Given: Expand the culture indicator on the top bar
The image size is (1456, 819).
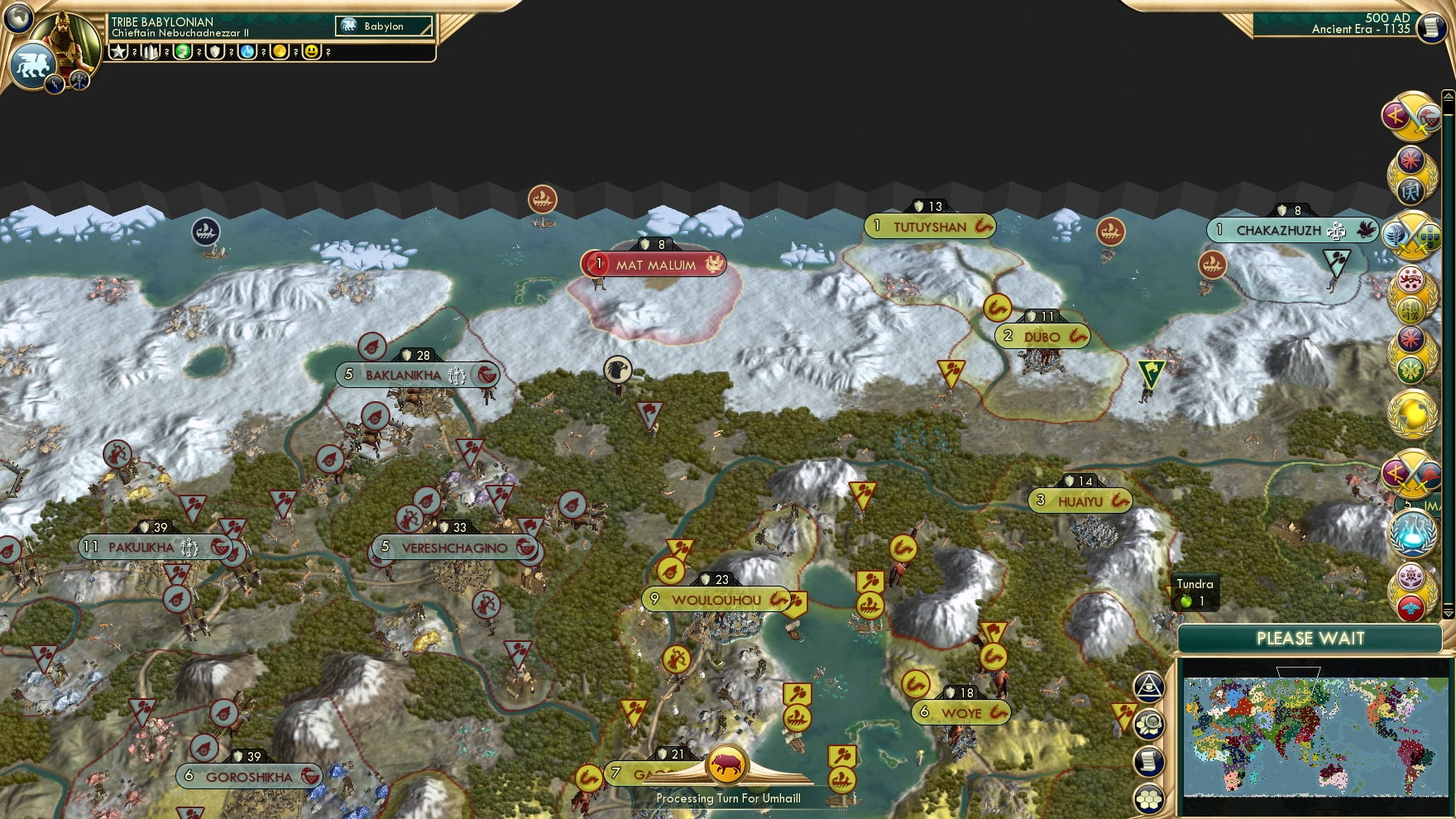Looking at the screenshot, I should click(x=182, y=52).
